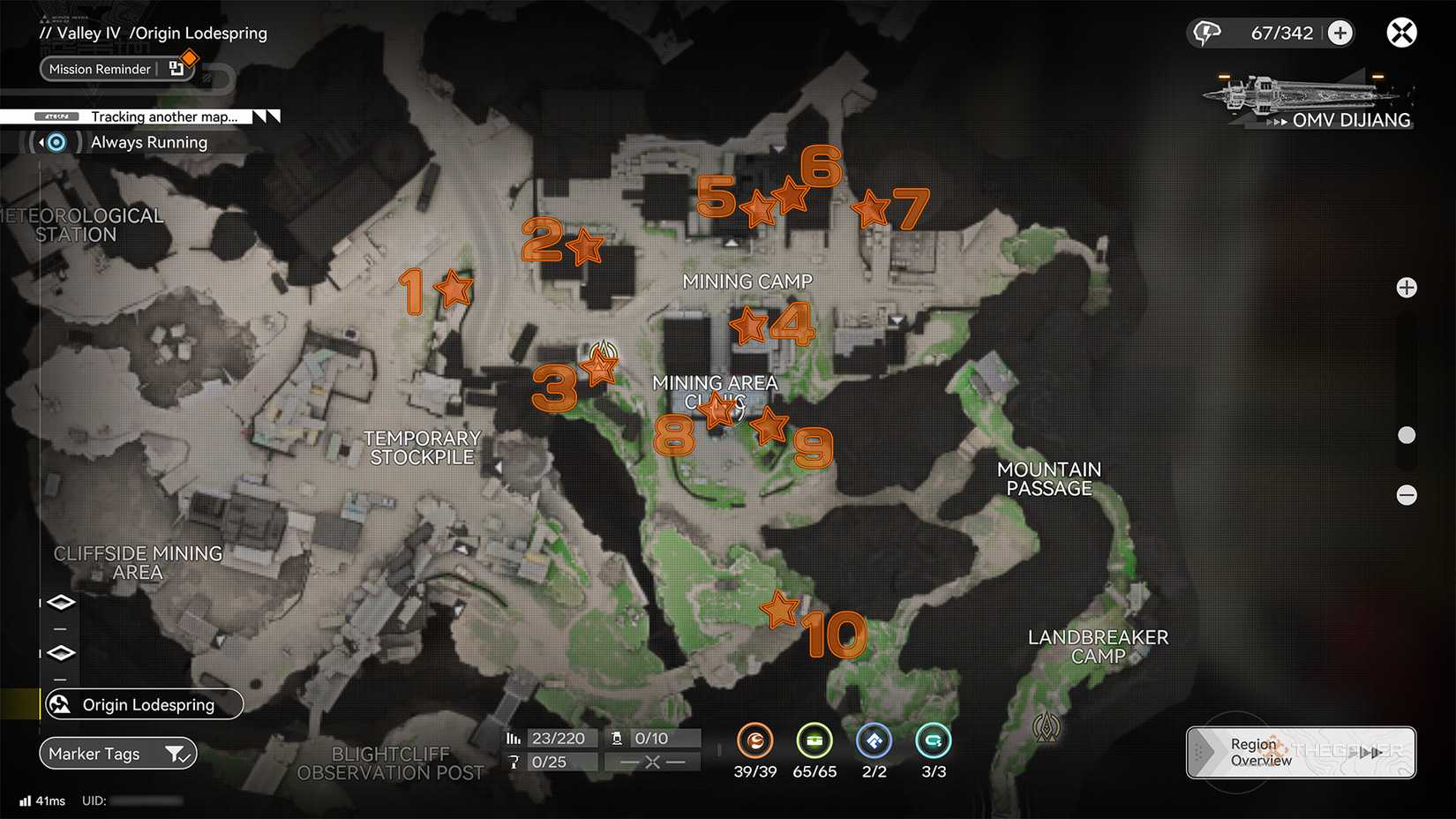Select the Valley IV breadcrumb header

click(88, 33)
